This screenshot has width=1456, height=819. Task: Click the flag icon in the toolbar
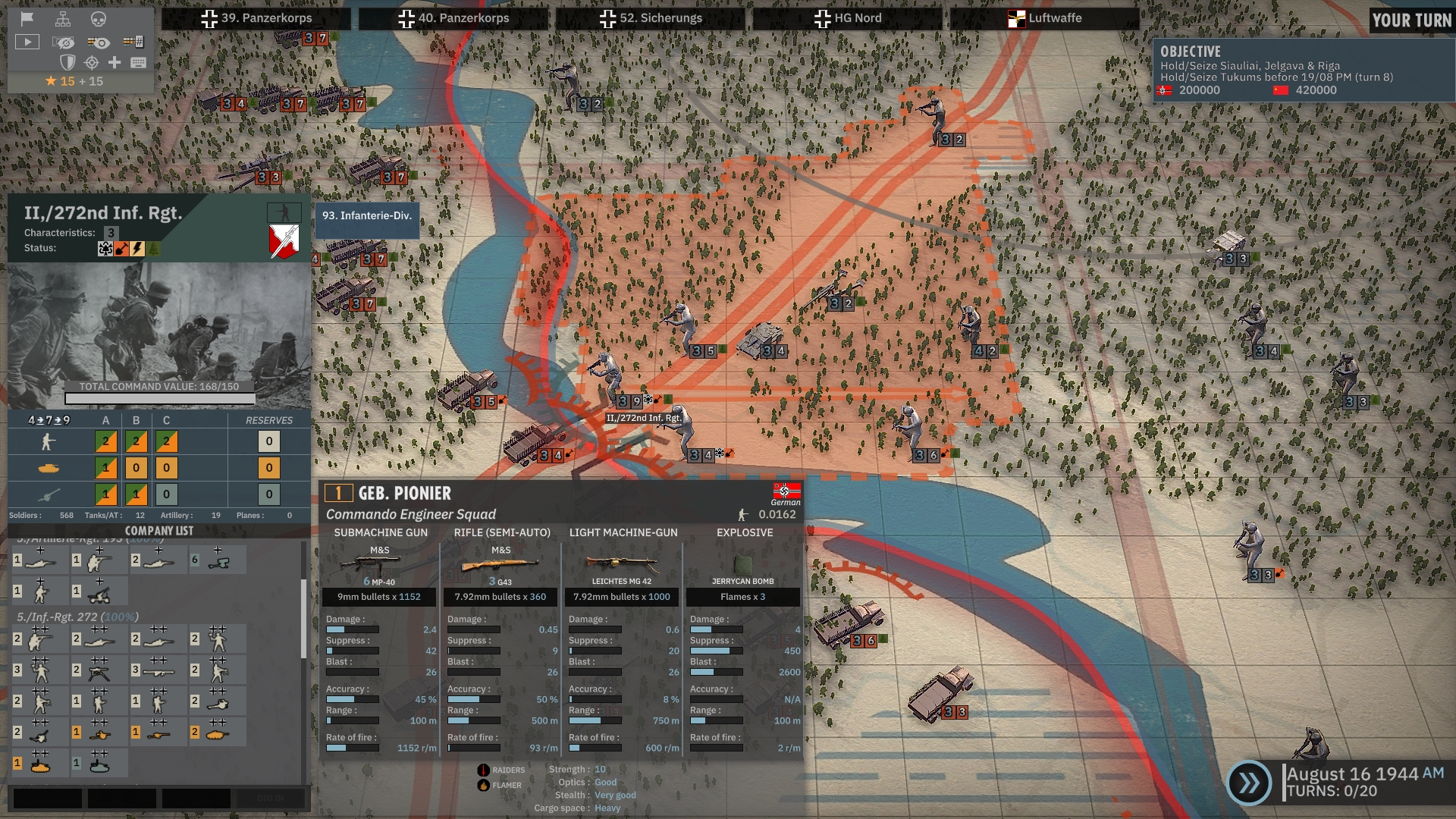point(27,19)
